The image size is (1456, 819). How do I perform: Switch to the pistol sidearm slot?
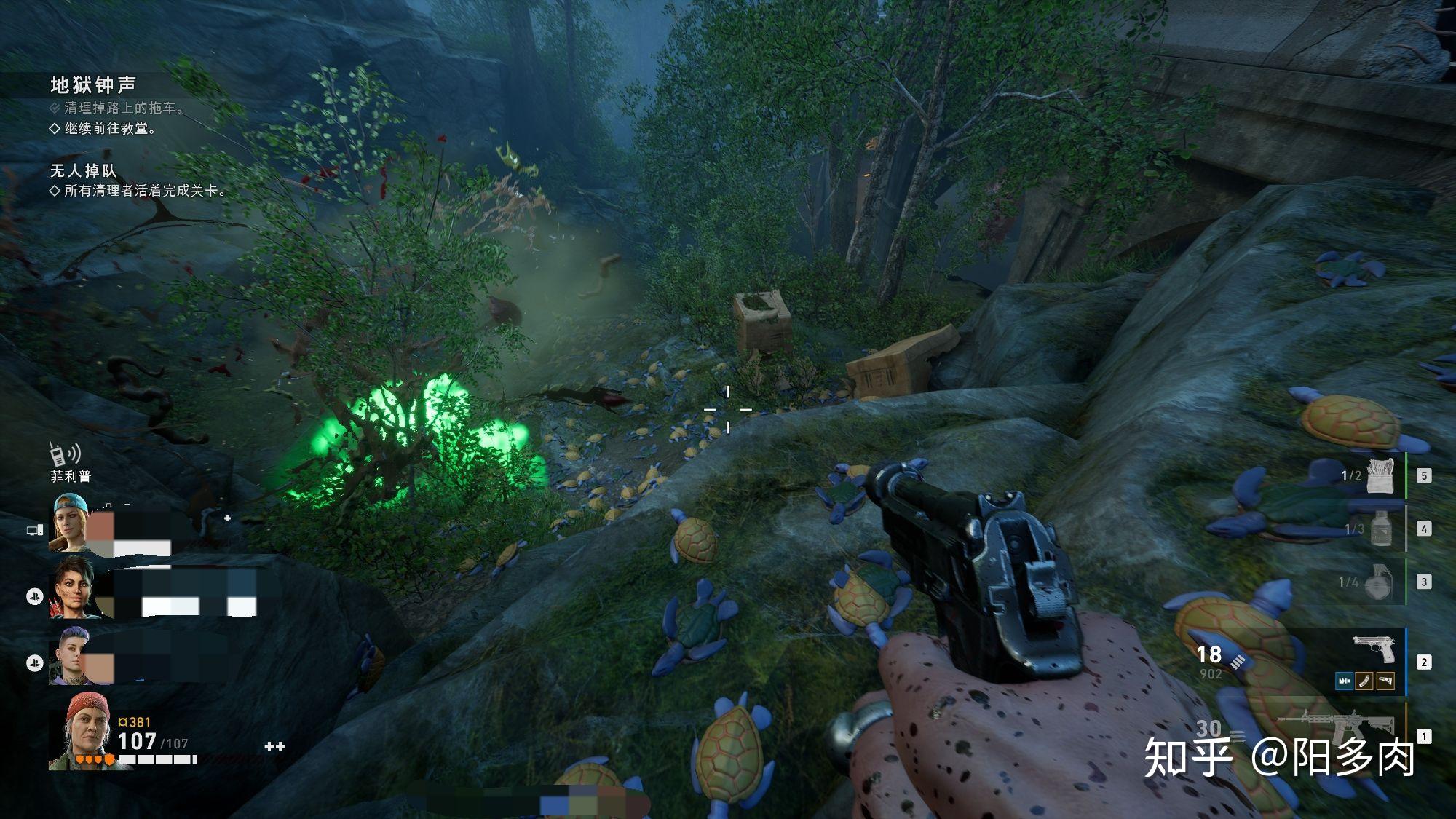1372,649
